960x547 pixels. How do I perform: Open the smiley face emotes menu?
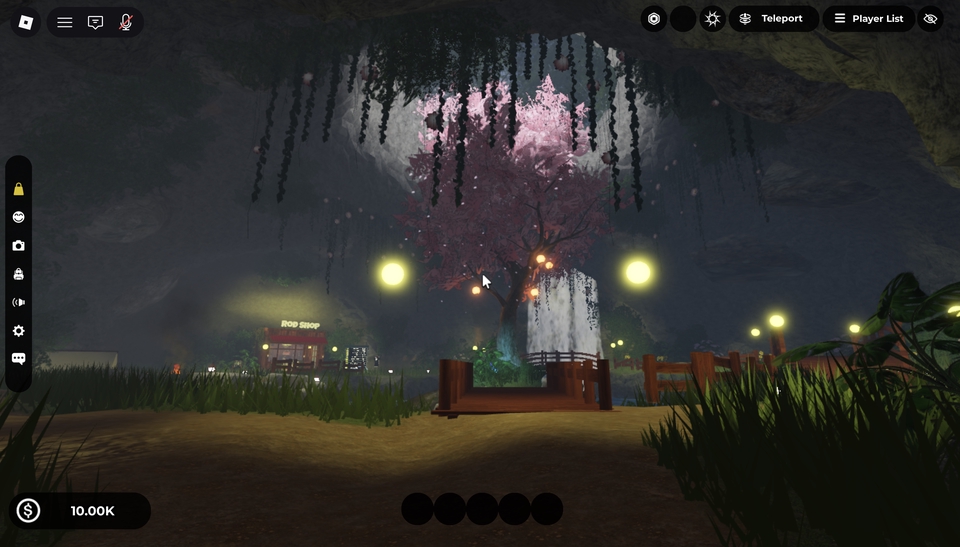[x=18, y=217]
